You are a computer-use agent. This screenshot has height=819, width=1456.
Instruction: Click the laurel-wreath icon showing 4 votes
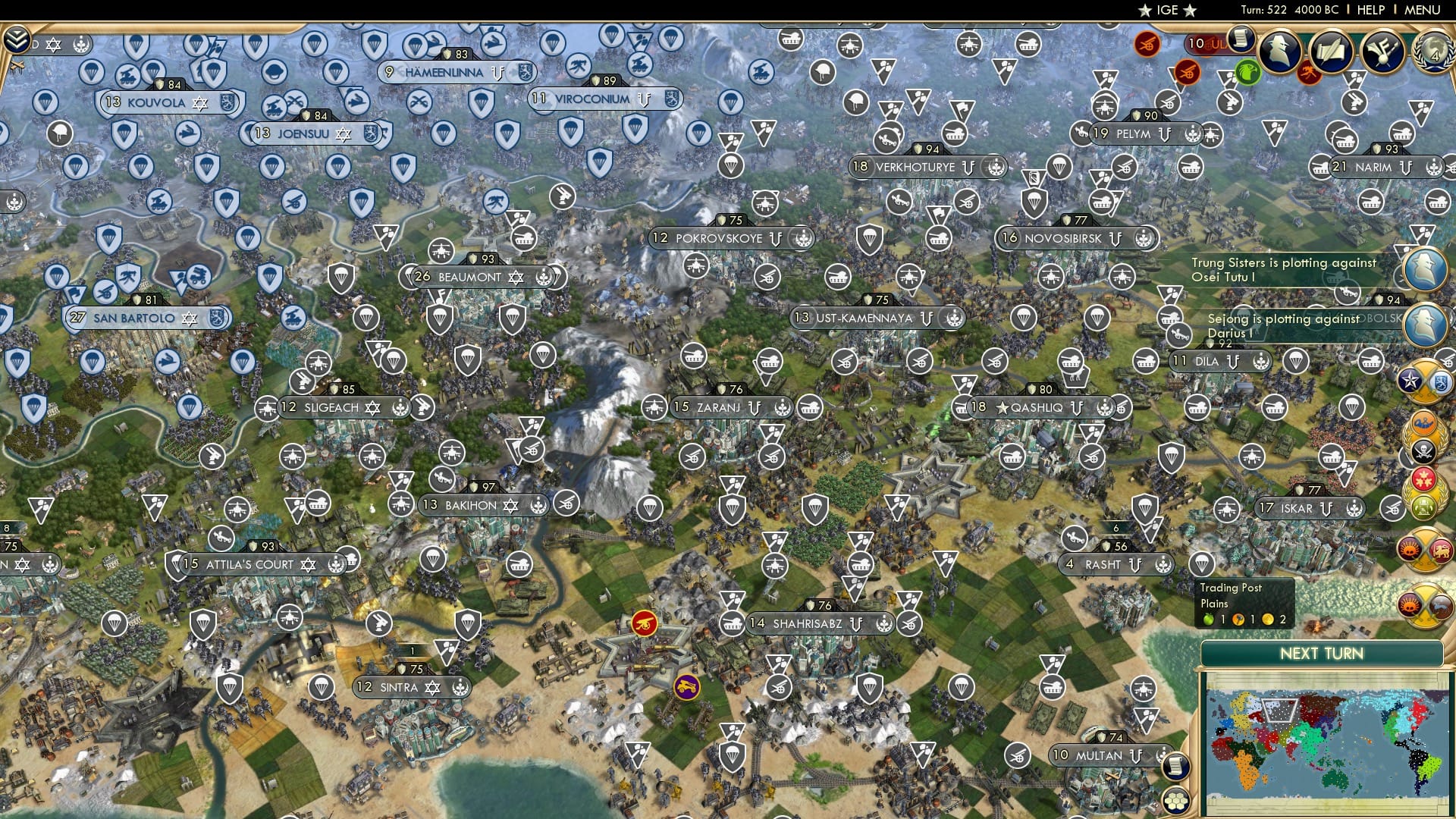(x=1433, y=52)
